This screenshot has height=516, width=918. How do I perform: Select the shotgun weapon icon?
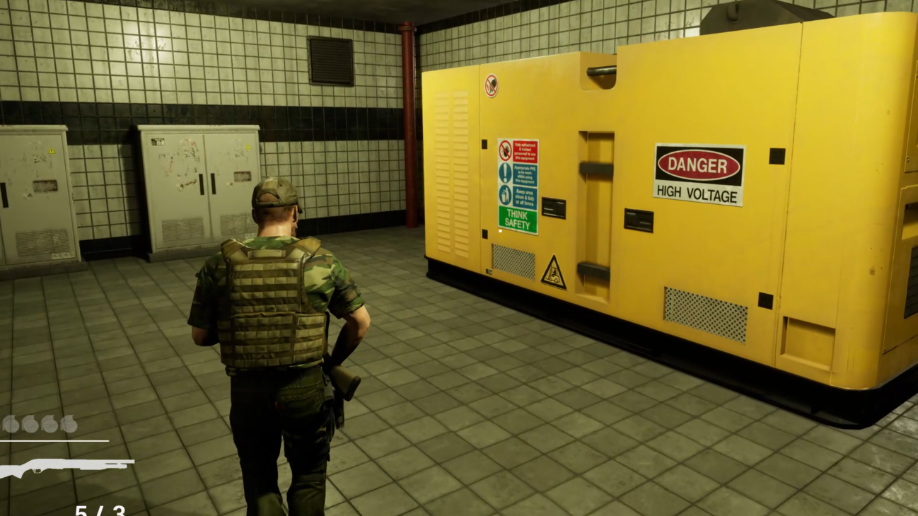tap(62, 466)
